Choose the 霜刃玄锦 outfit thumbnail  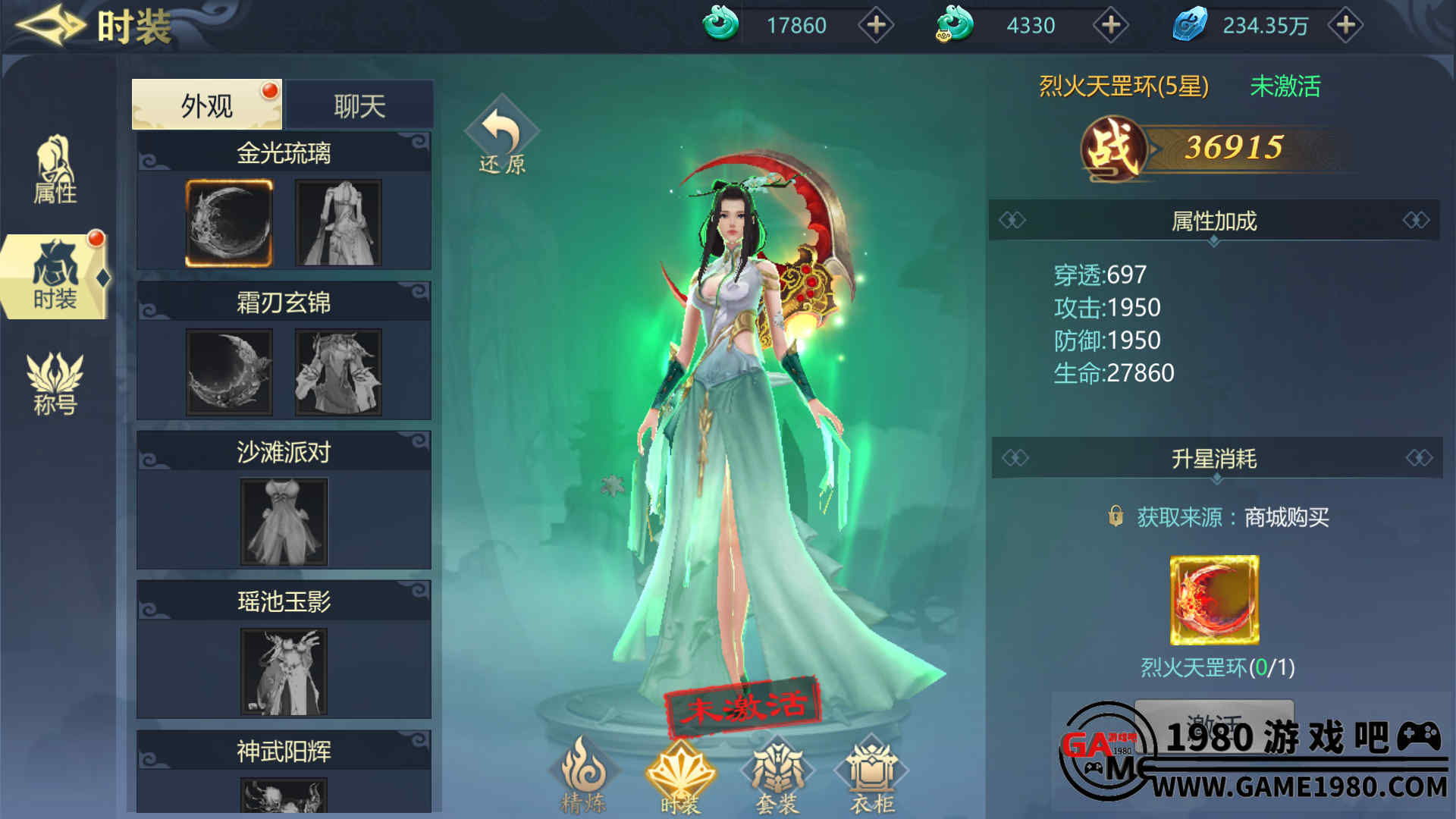(x=338, y=372)
